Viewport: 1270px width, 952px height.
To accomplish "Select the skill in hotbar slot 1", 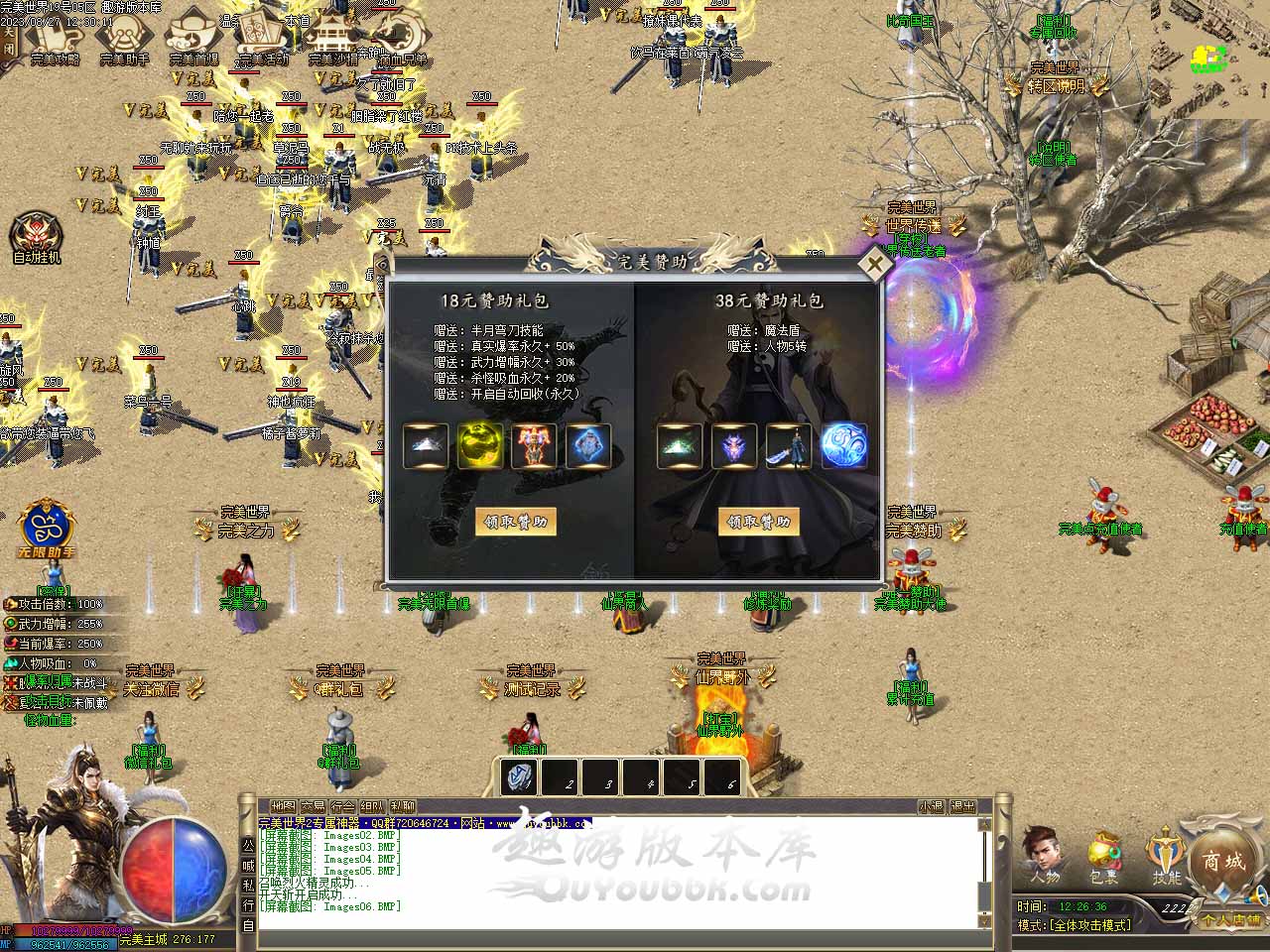I will (x=518, y=777).
